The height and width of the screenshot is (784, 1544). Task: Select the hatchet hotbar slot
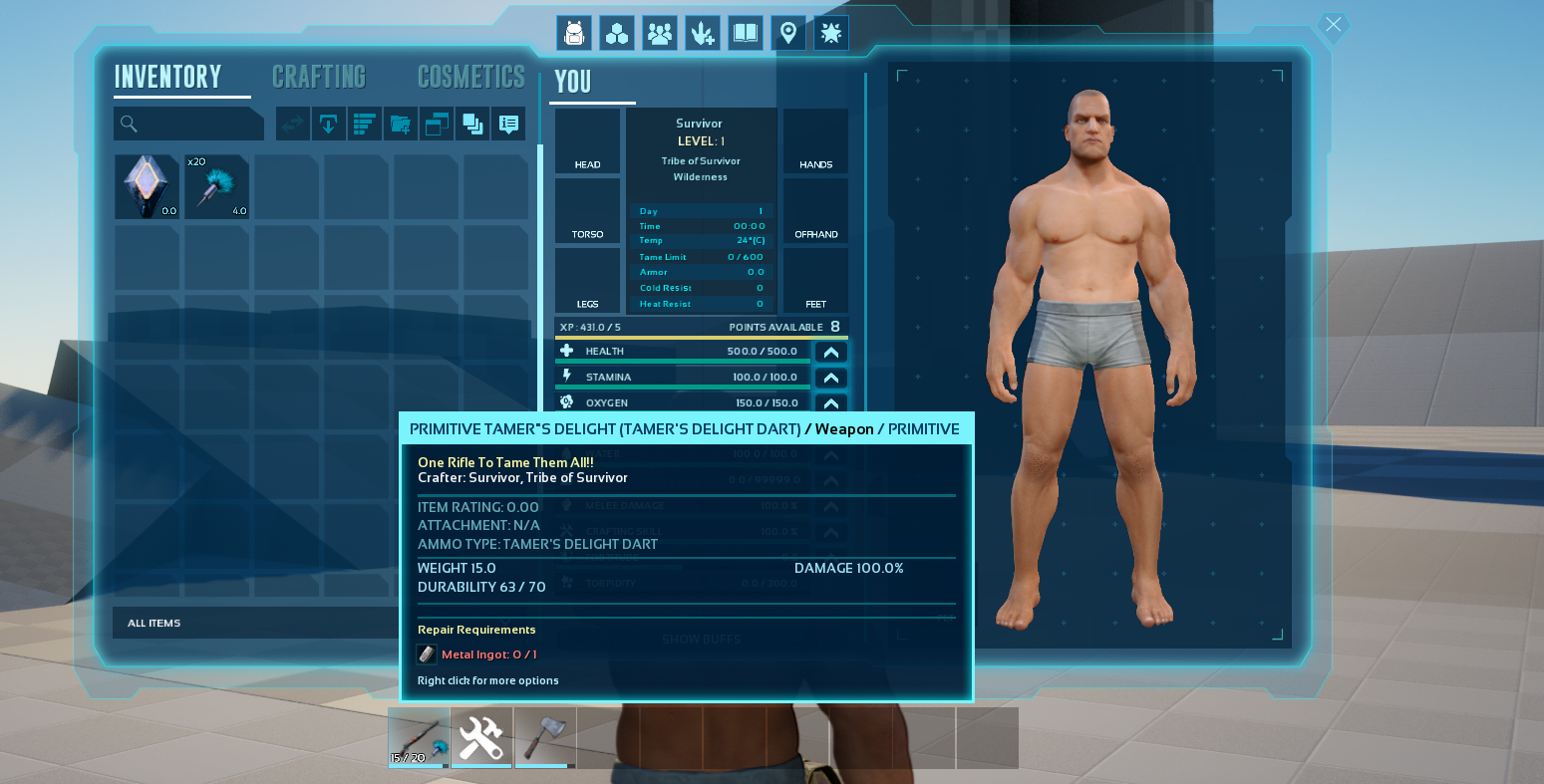[545, 737]
